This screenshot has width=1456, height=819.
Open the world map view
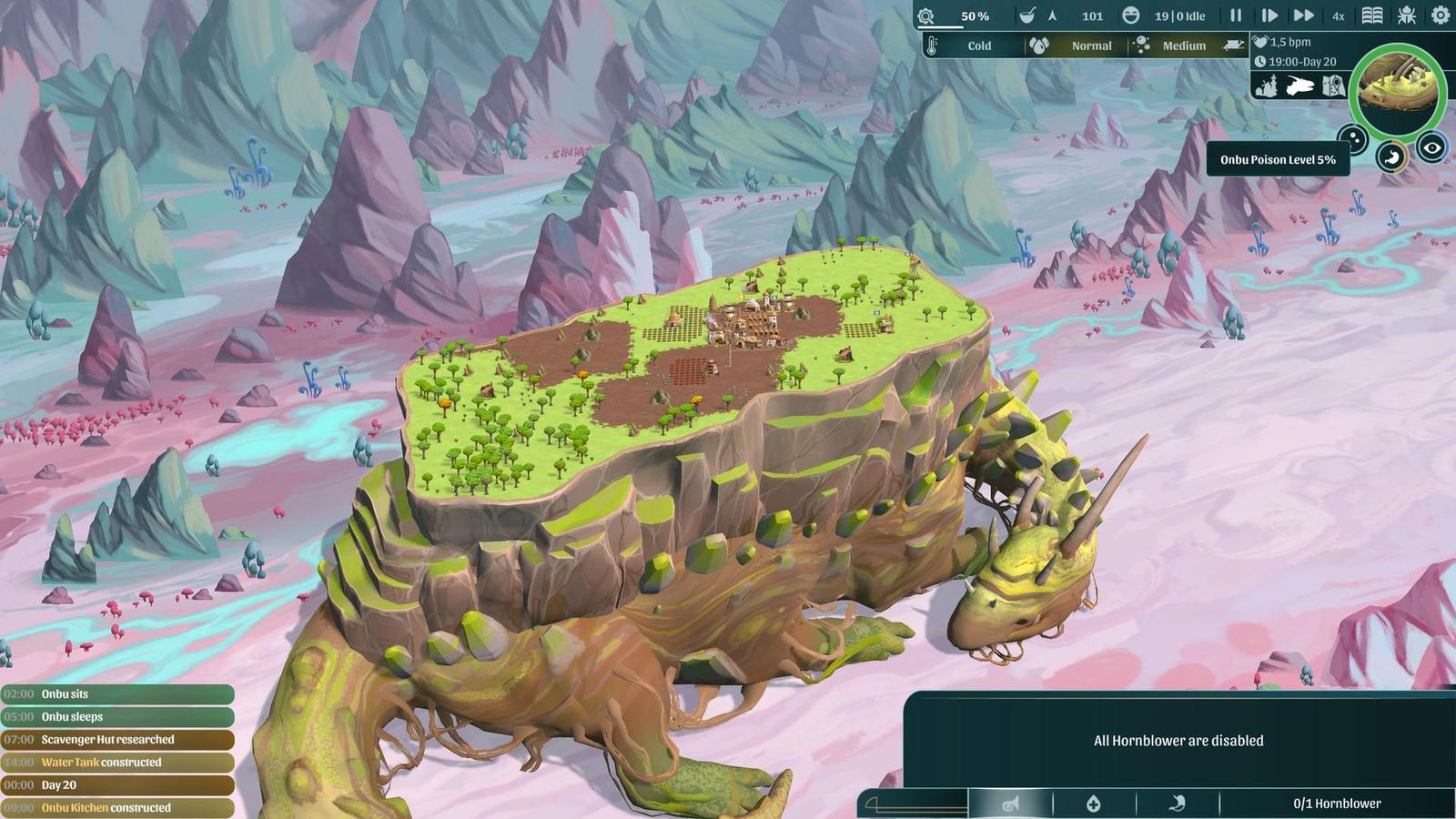click(1333, 86)
